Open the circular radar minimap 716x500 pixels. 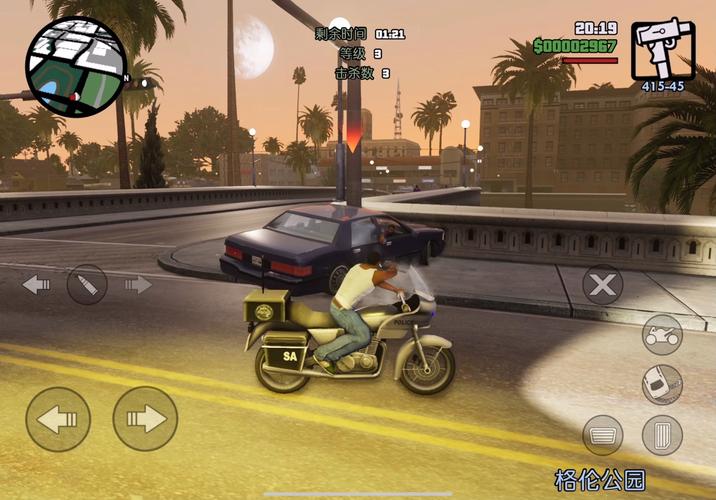[76, 66]
